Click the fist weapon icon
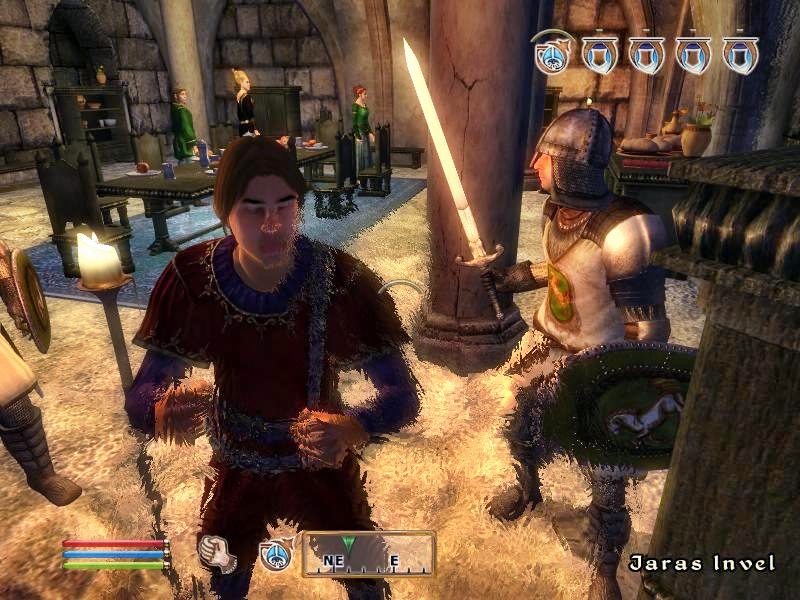 216,553
